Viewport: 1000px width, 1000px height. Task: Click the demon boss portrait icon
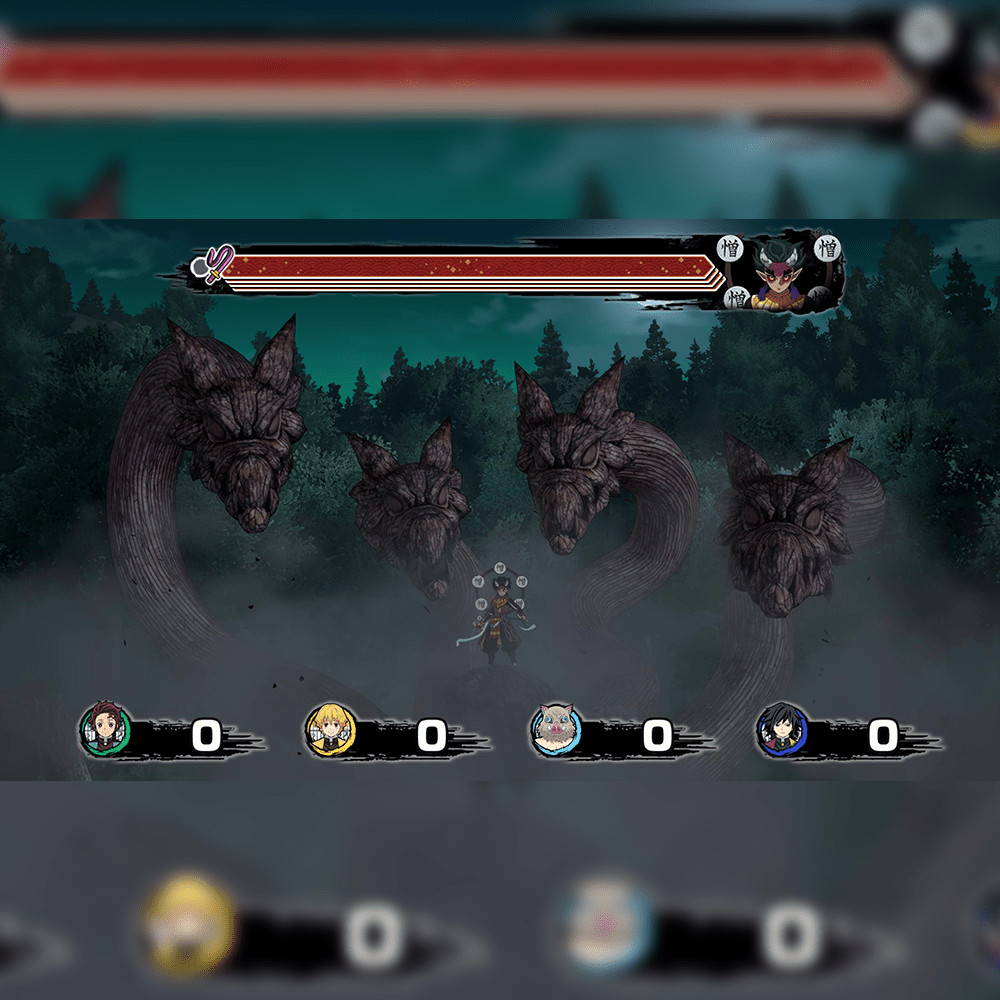[x=782, y=272]
